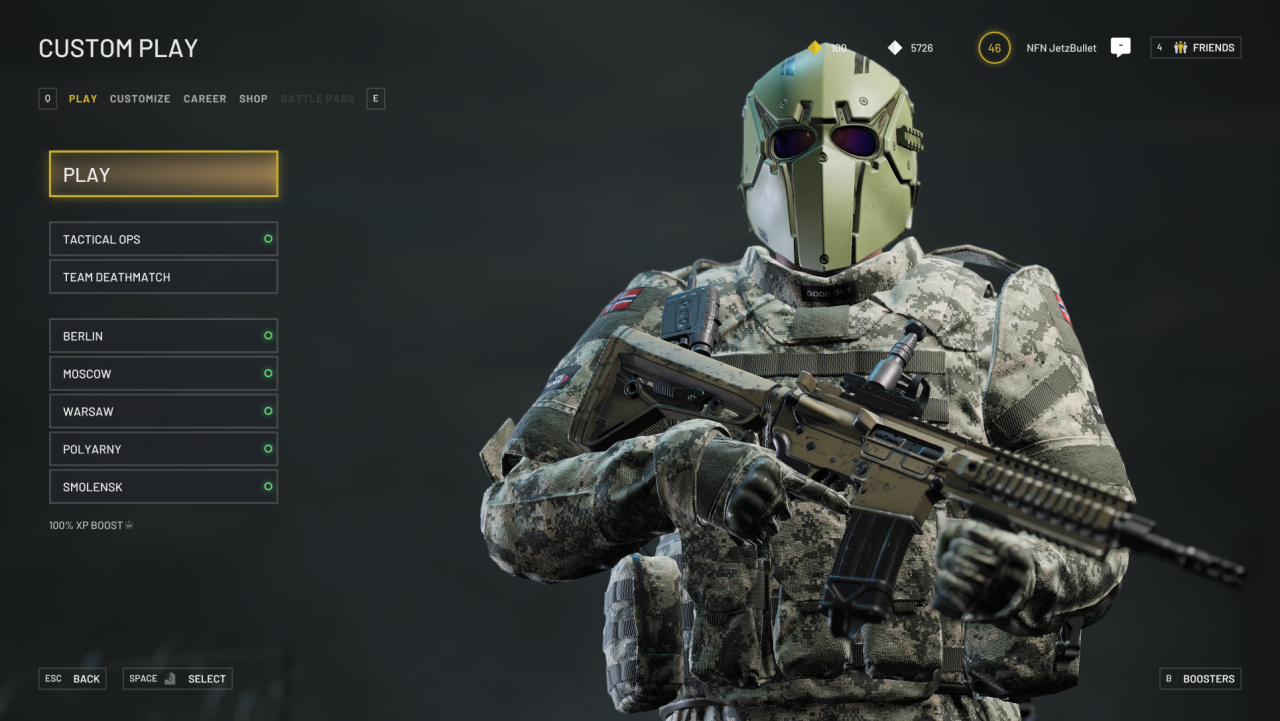1280x721 pixels.
Task: Toggle the Berlin map
Action: pyautogui.click(x=163, y=336)
